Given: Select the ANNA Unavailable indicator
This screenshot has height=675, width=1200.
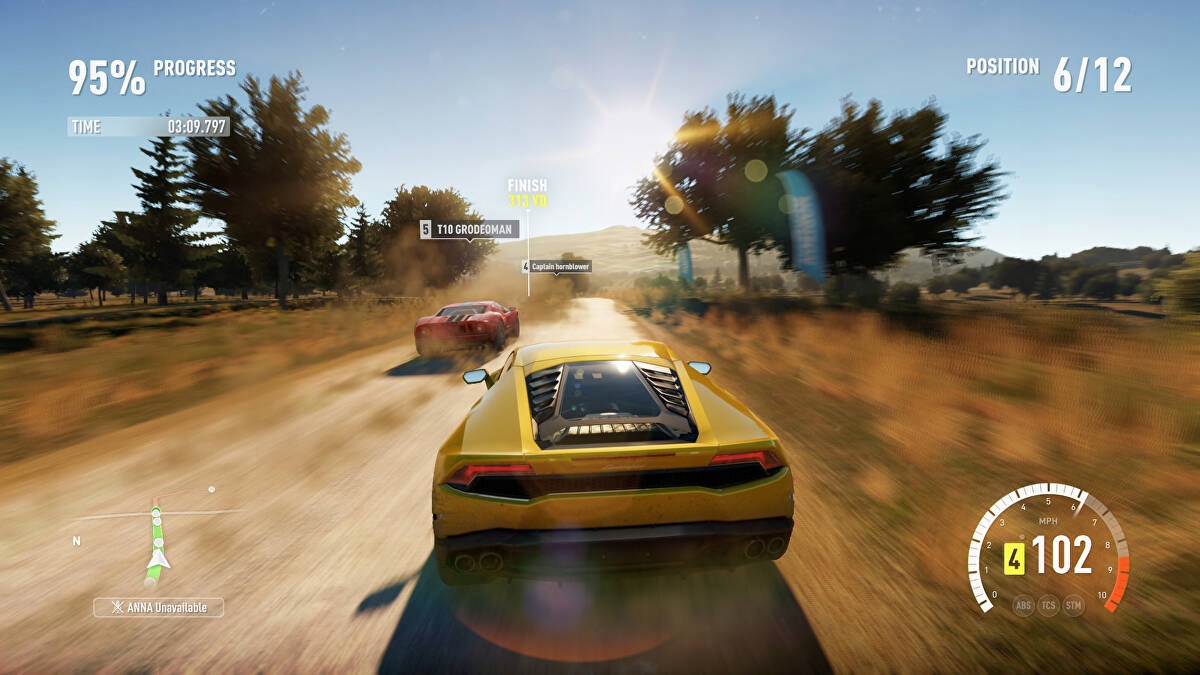Looking at the screenshot, I should (158, 607).
